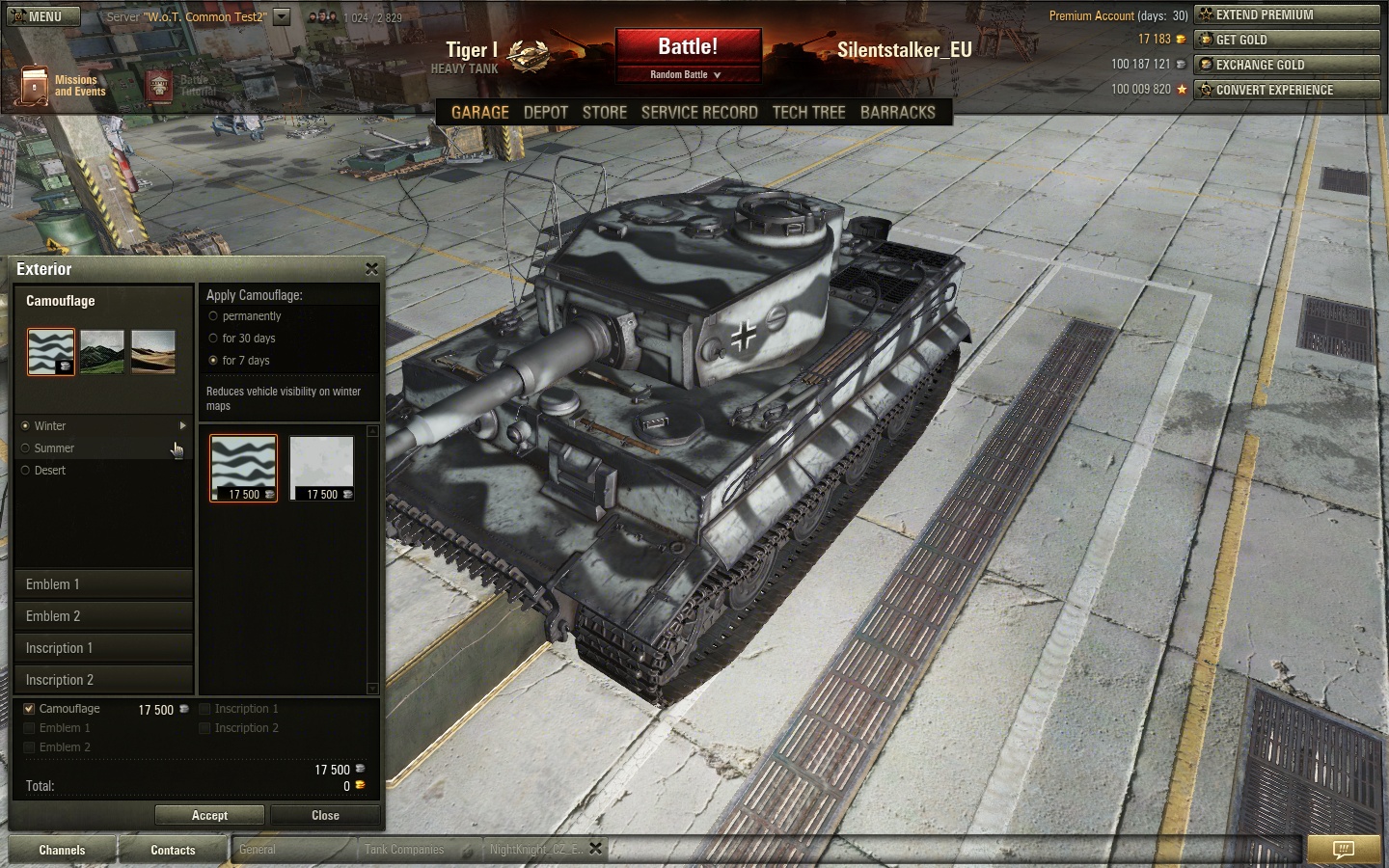Click the Extend Premium button
Image resolution: width=1389 pixels, height=868 pixels.
1287,14
